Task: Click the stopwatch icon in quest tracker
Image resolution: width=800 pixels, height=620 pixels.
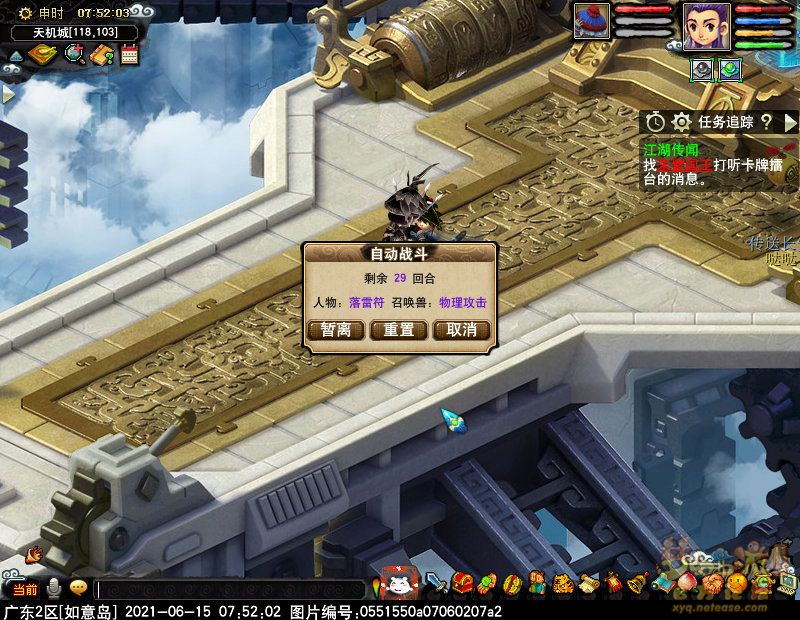Action: 655,122
